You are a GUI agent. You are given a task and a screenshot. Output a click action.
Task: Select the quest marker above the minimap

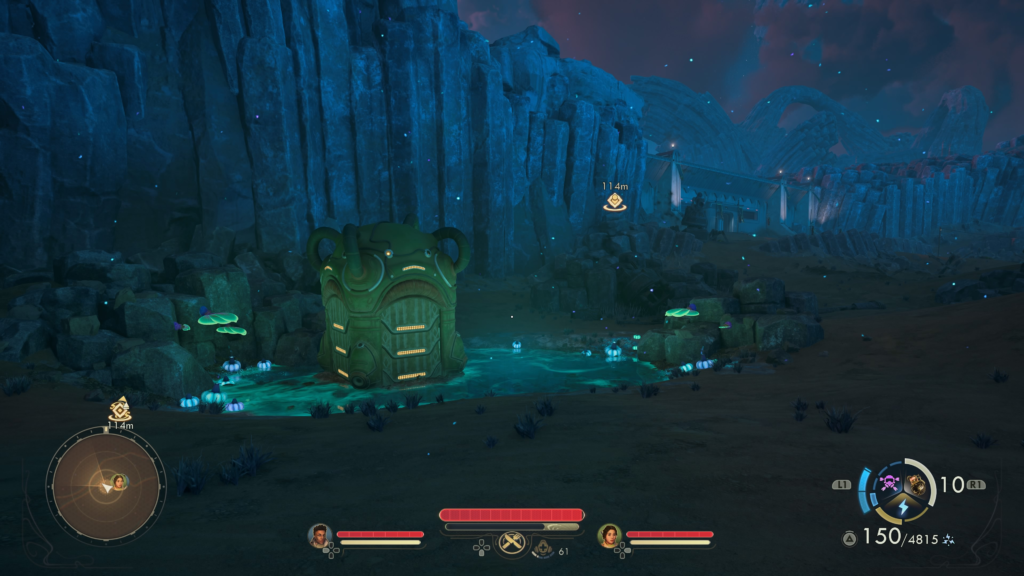[120, 408]
